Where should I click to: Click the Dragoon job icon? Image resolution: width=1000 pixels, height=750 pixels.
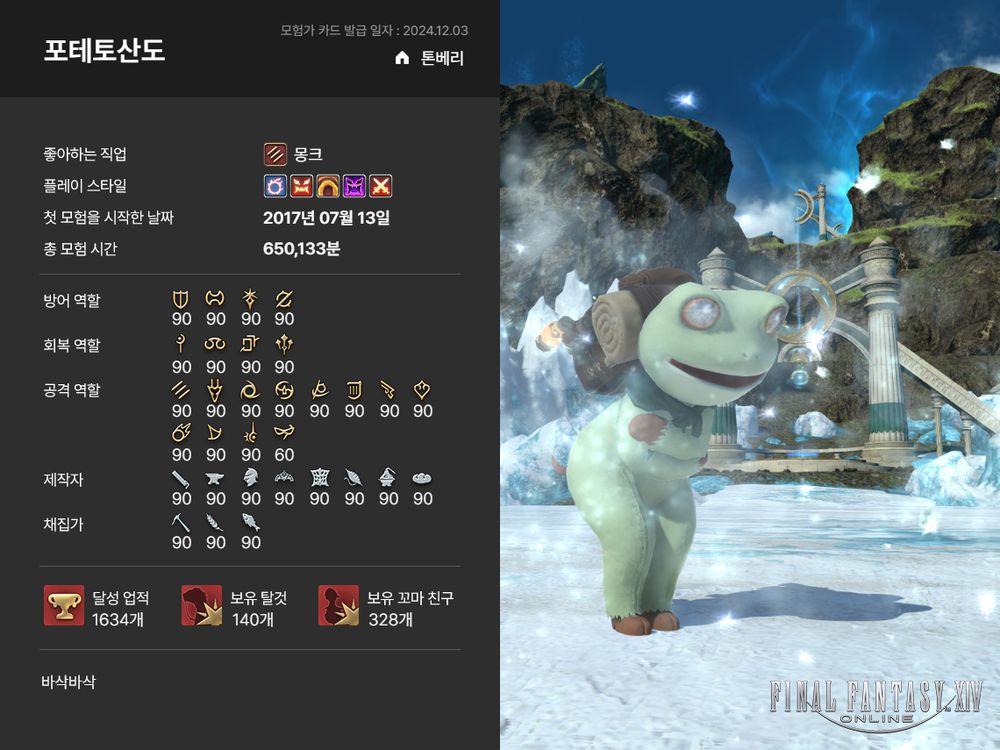point(215,389)
